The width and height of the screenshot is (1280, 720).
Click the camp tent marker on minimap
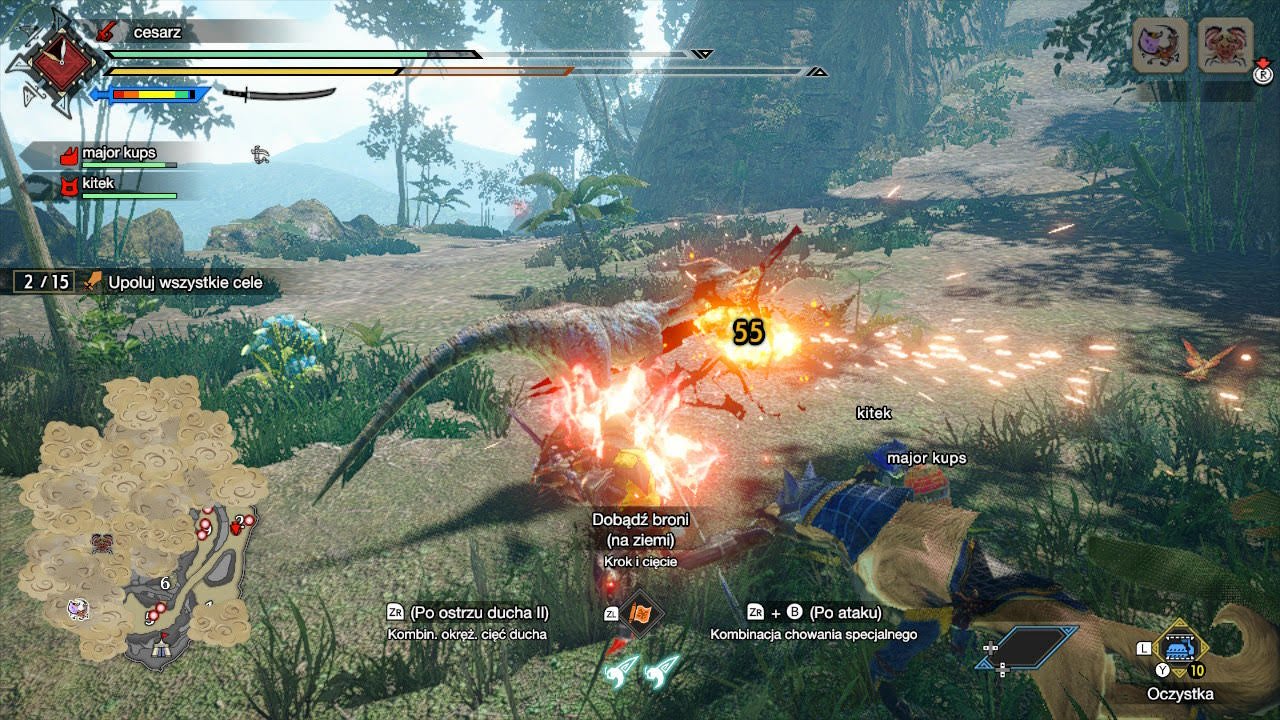(x=159, y=649)
